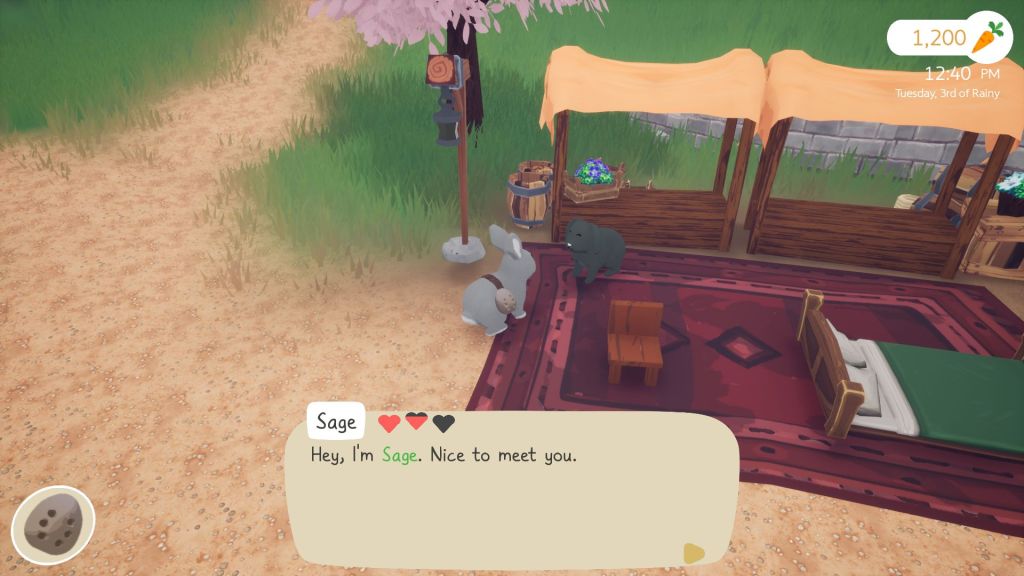This screenshot has width=1024, height=576.
Task: Advance dialogue with the yellow arrow
Action: coord(693,552)
